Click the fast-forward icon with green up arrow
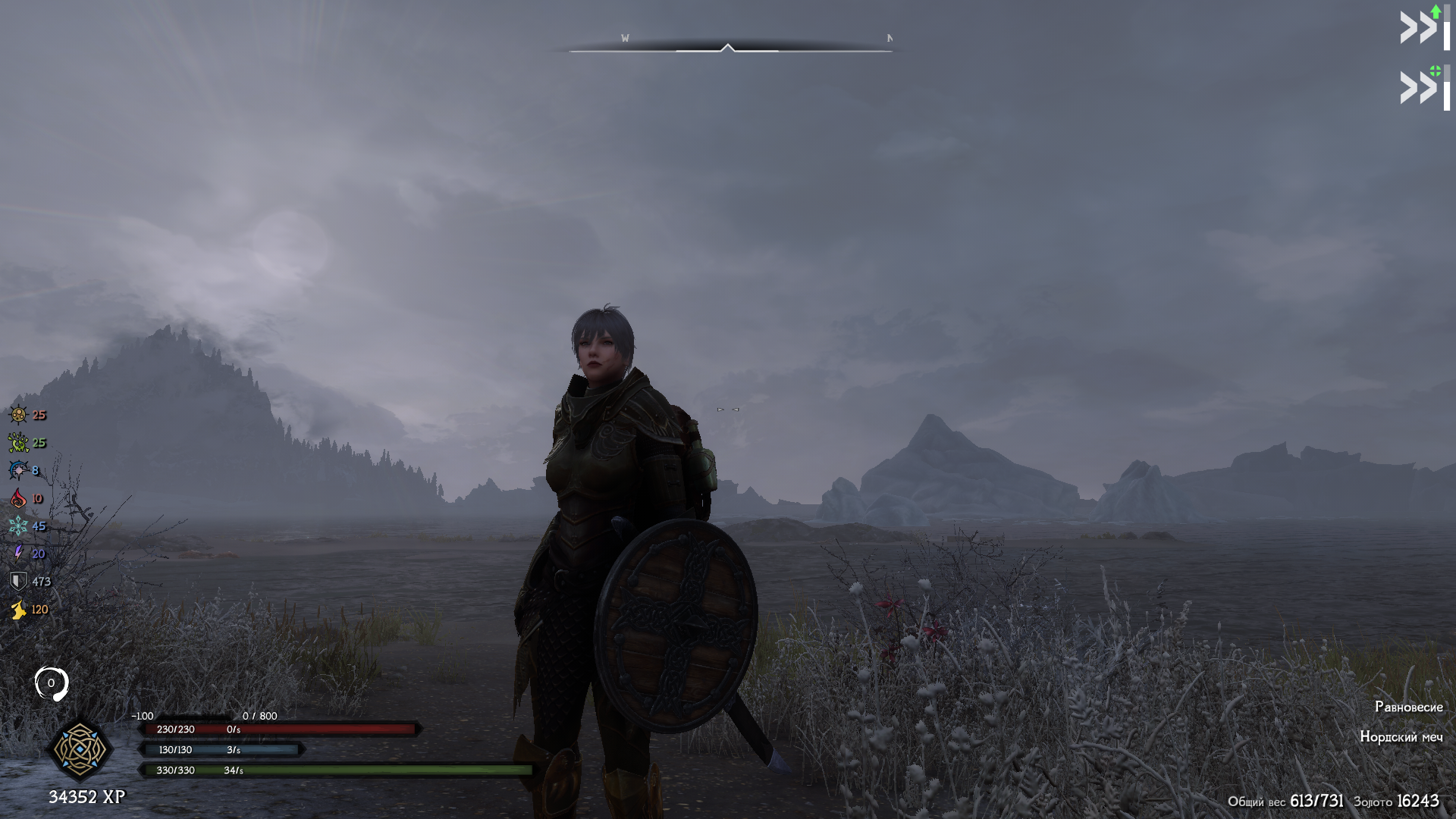Viewport: 1456px width, 819px height. 1423,27
